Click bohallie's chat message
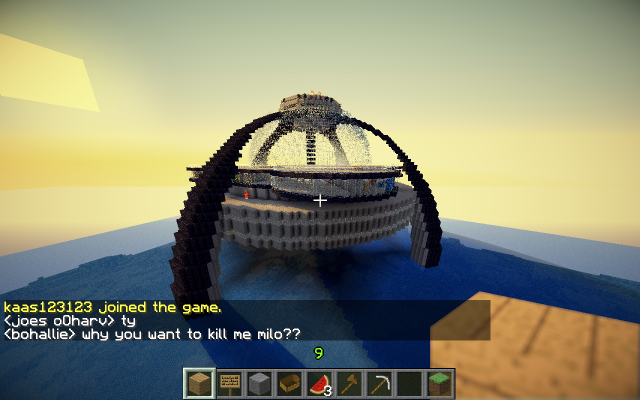The height and width of the screenshot is (400, 640). tap(152, 334)
